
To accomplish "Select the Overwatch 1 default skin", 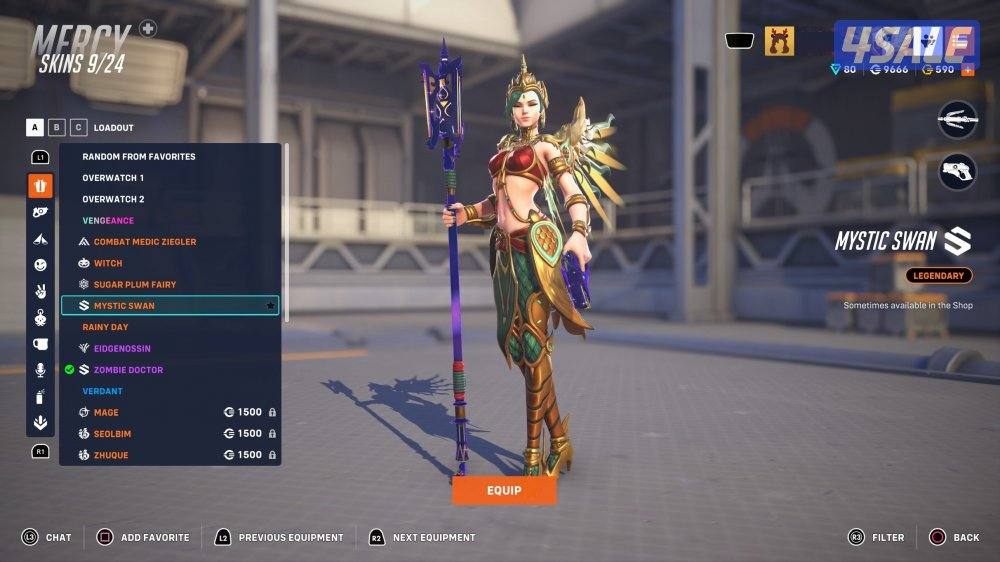I will pos(113,178).
